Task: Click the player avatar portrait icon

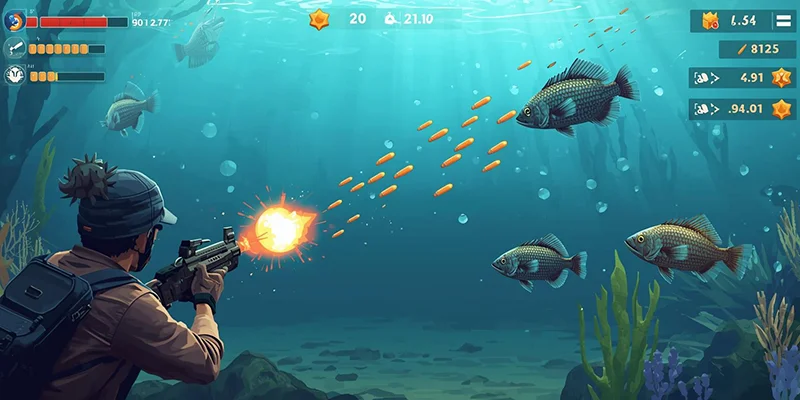Action: [x=14, y=21]
